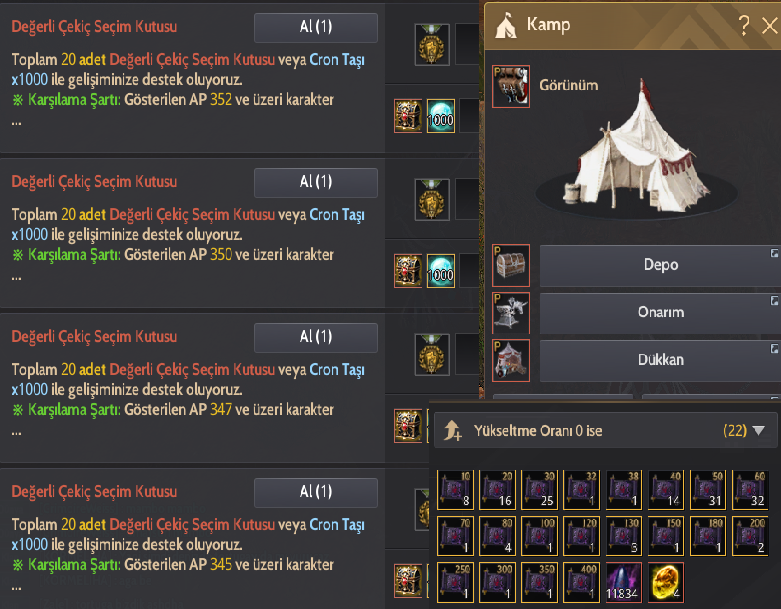
Task: Select the blue crystal item with 11834 count
Action: [x=624, y=581]
